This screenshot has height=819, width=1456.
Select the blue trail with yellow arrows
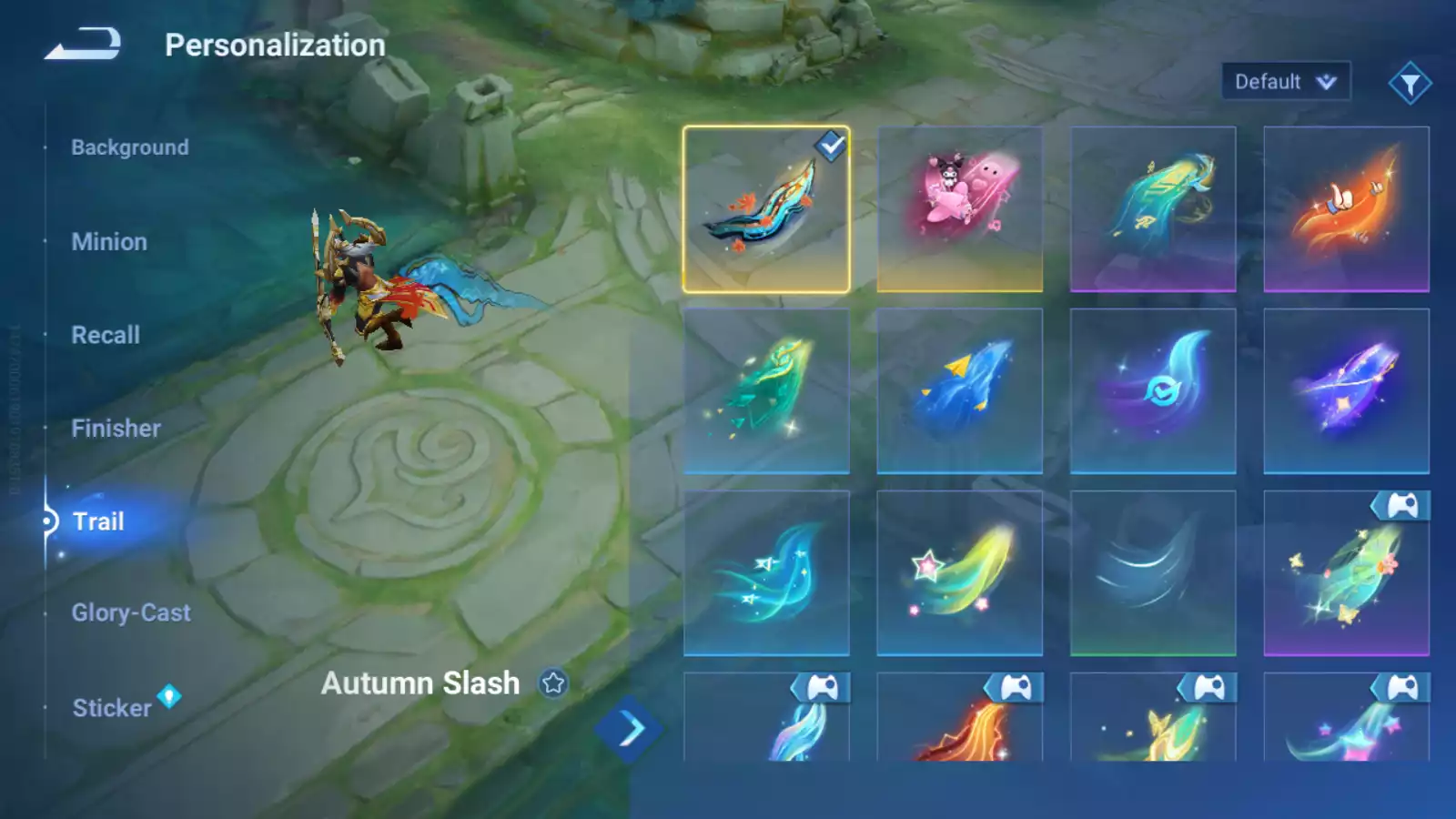[959, 391]
